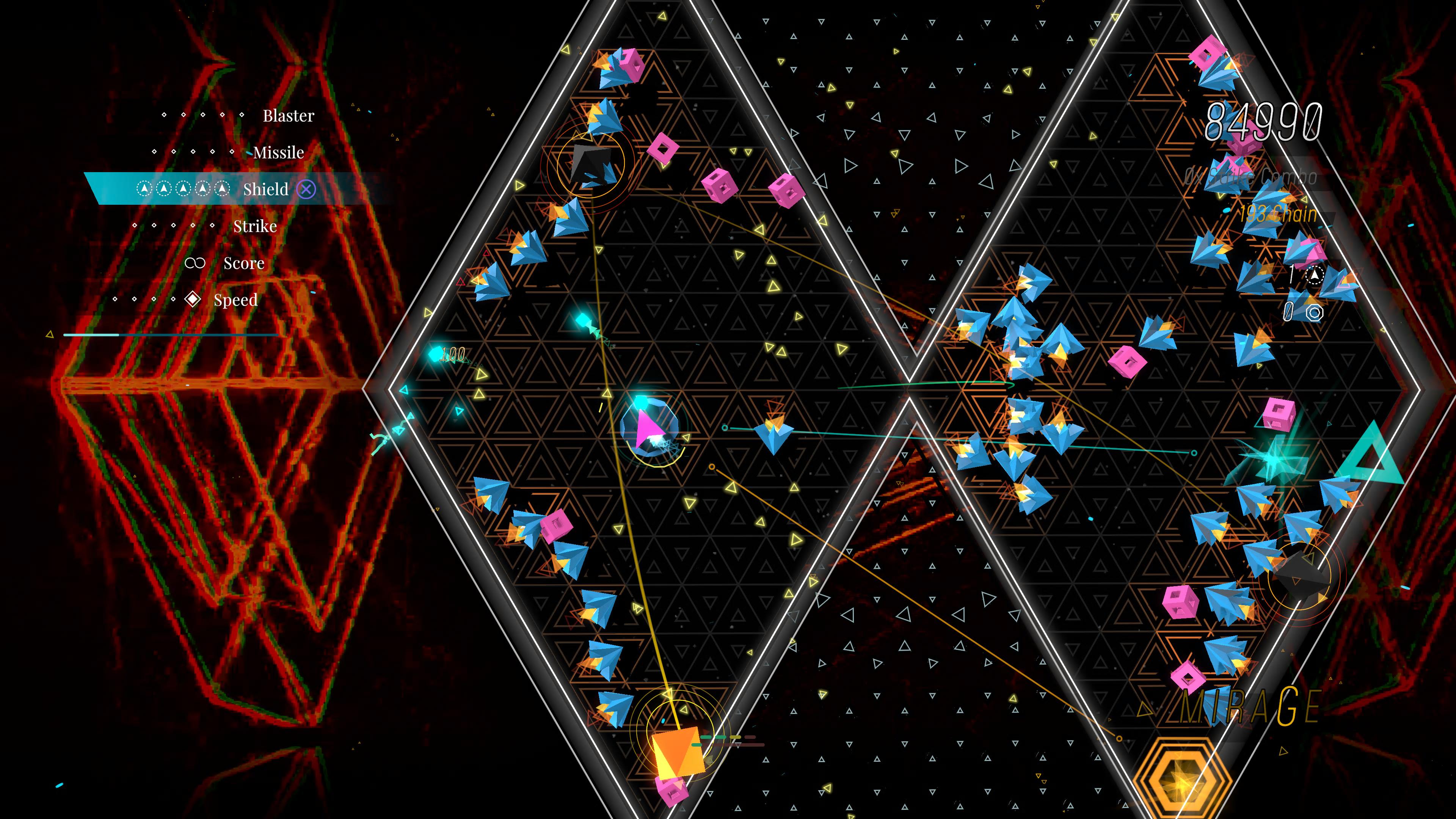
Task: Select the Score upgrade row
Action: (x=243, y=264)
